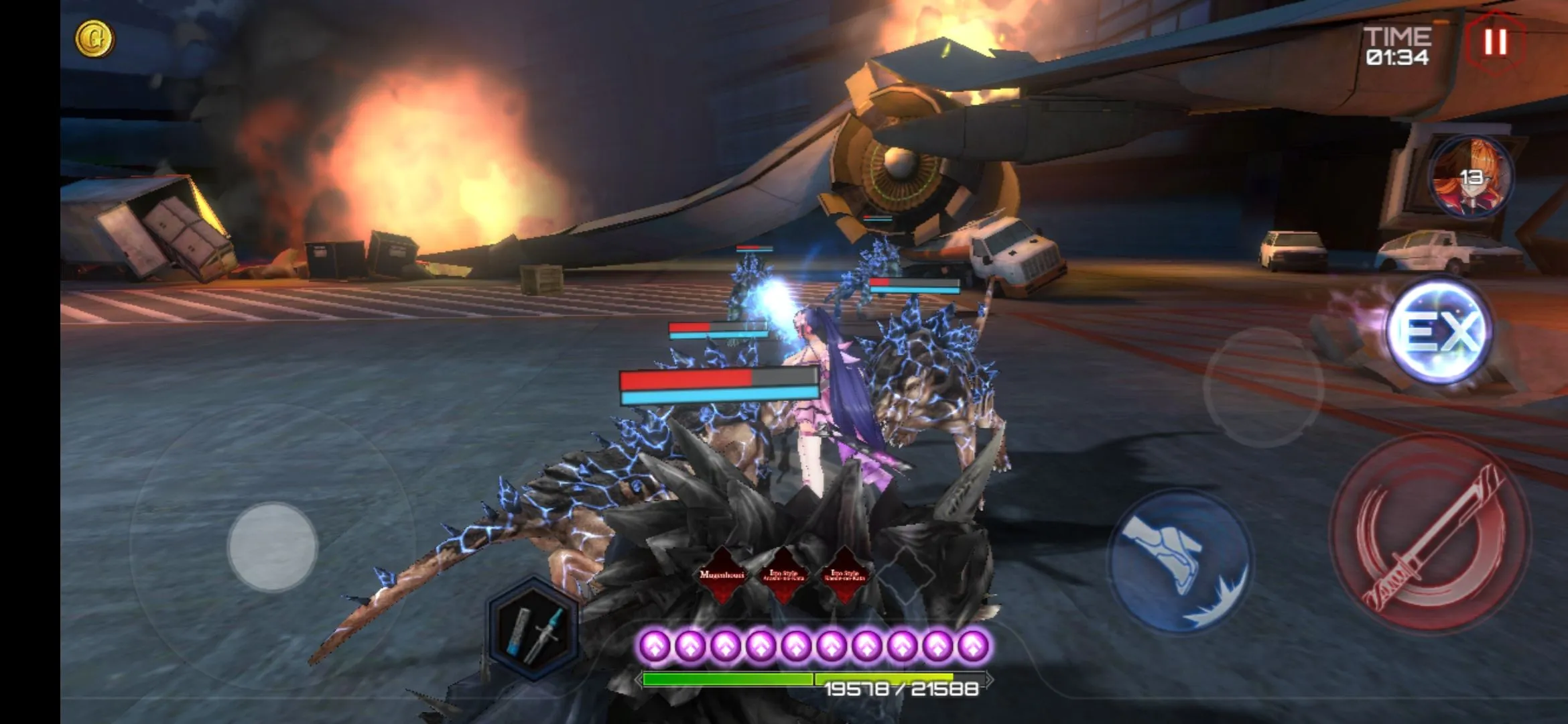Tap the gold coin icon
This screenshot has width=1568, height=724.
94,39
